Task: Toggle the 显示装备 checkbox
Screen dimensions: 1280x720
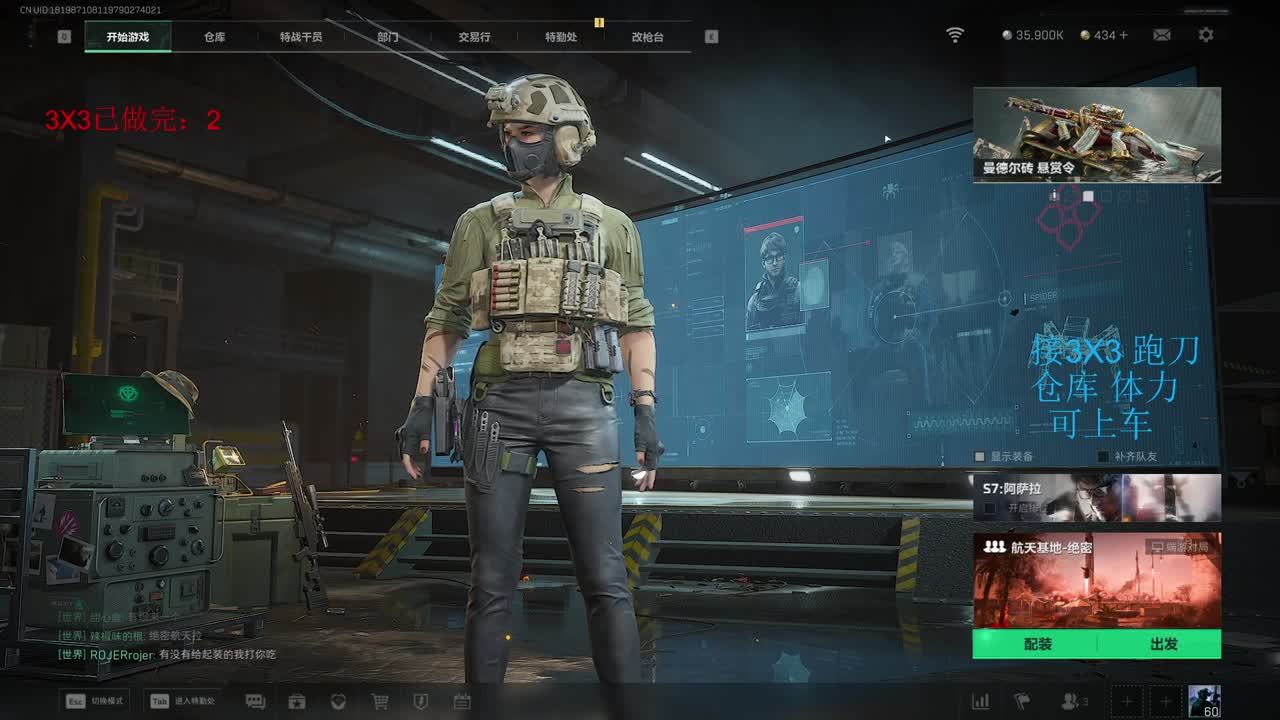Action: (x=981, y=457)
